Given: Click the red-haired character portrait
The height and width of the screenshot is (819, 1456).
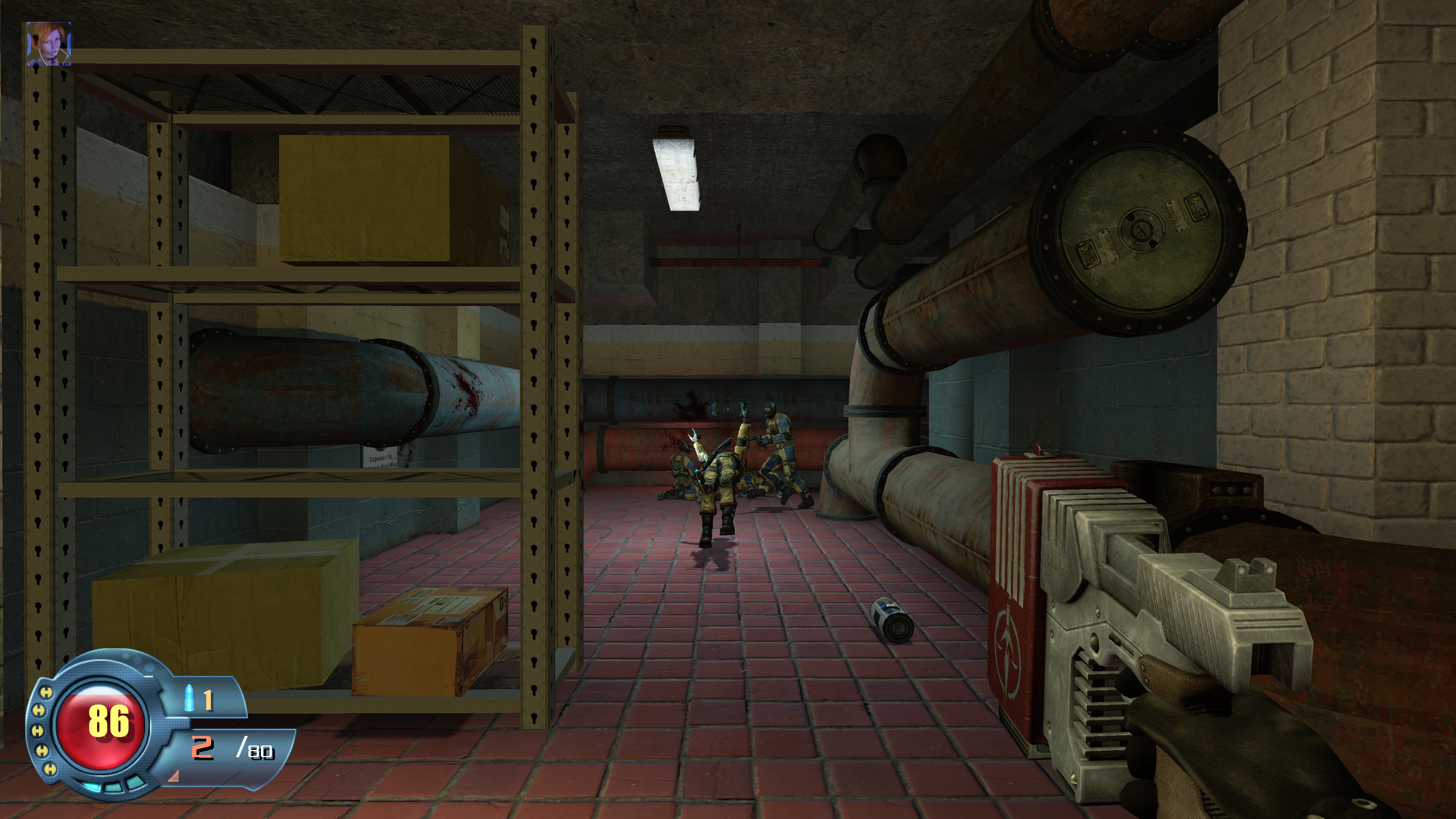Looking at the screenshot, I should (49, 44).
